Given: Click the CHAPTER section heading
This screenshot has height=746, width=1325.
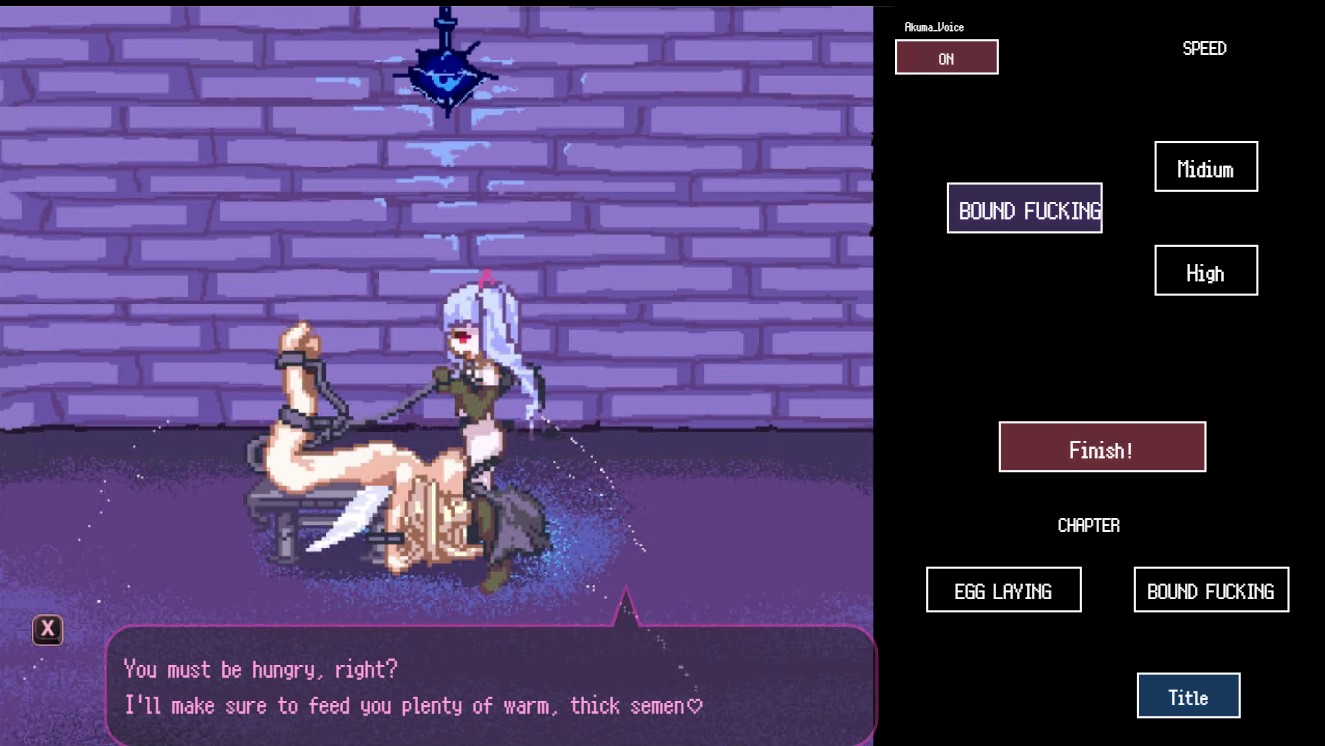Looking at the screenshot, I should 1088,524.
